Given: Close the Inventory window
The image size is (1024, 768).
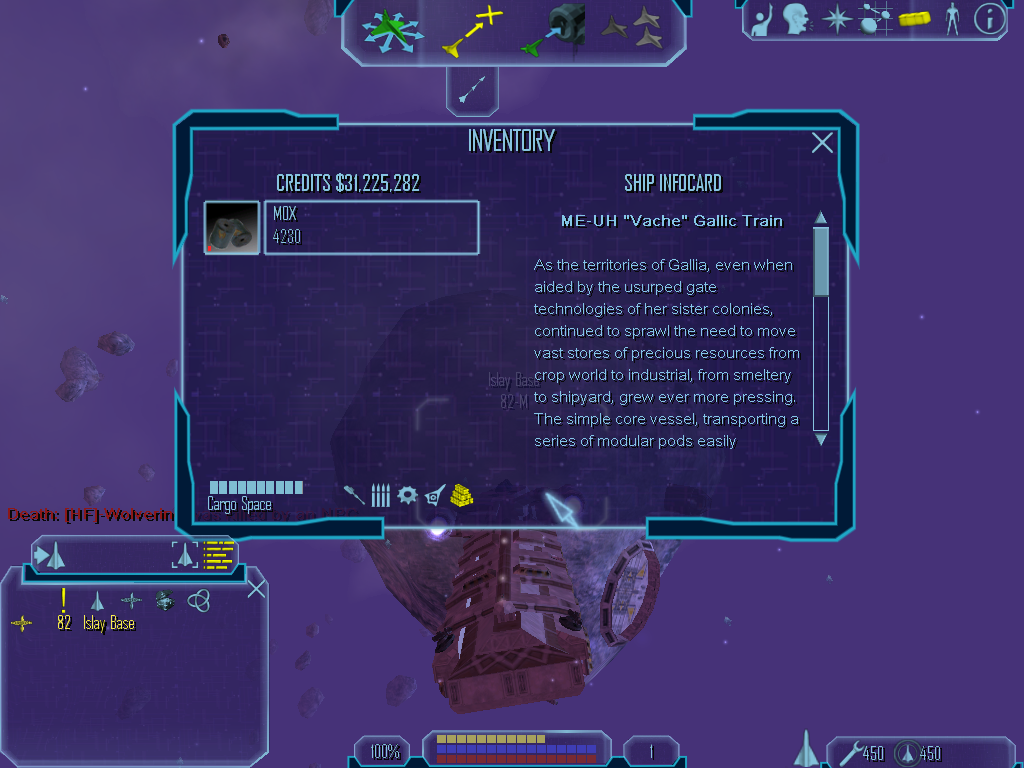Looking at the screenshot, I should click(x=822, y=143).
